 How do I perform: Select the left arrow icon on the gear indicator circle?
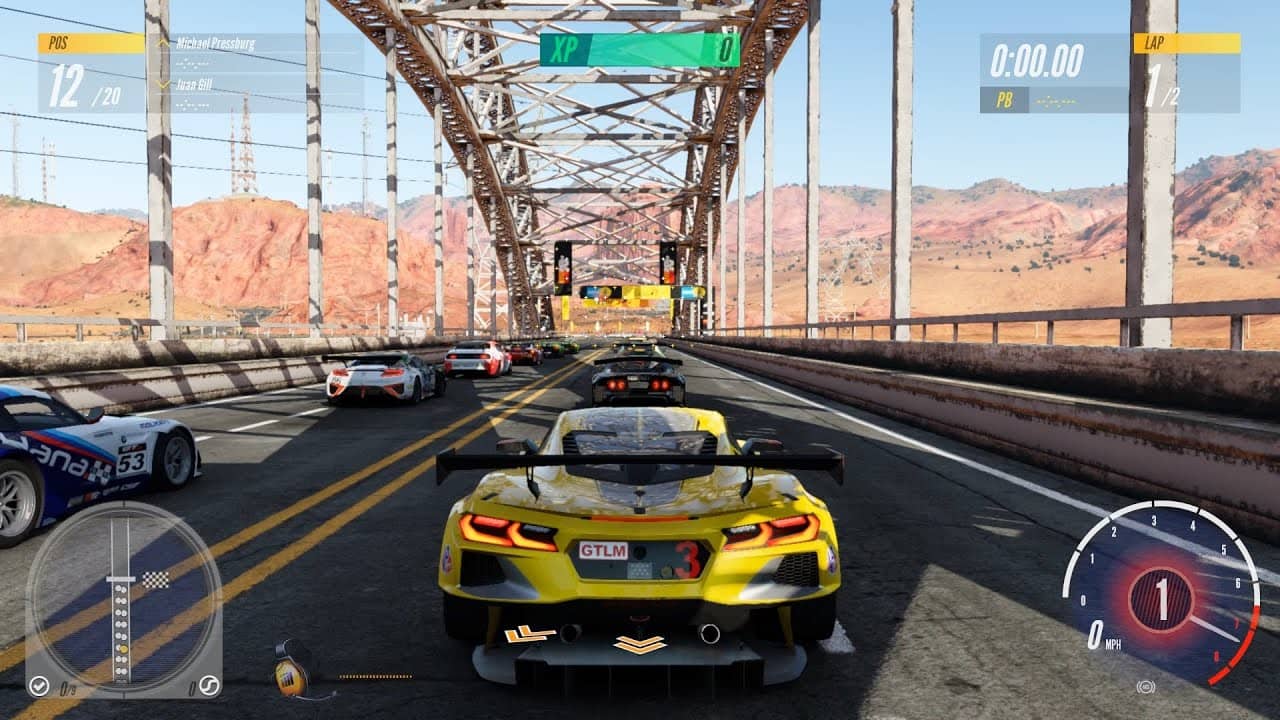[x=39, y=687]
